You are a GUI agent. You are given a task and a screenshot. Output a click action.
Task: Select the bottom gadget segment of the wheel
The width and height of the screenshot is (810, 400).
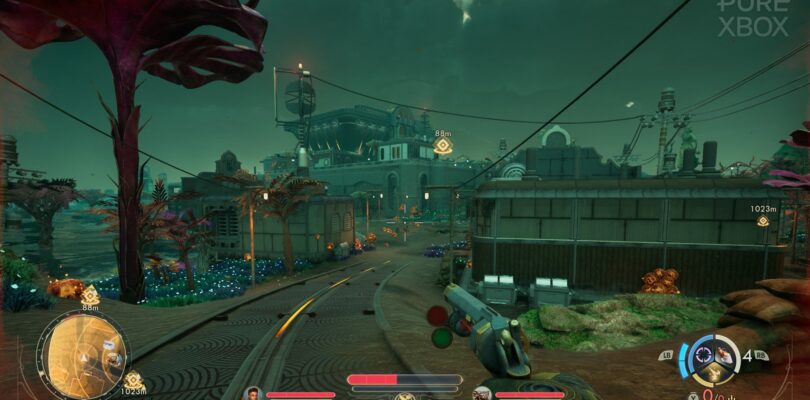(711, 375)
